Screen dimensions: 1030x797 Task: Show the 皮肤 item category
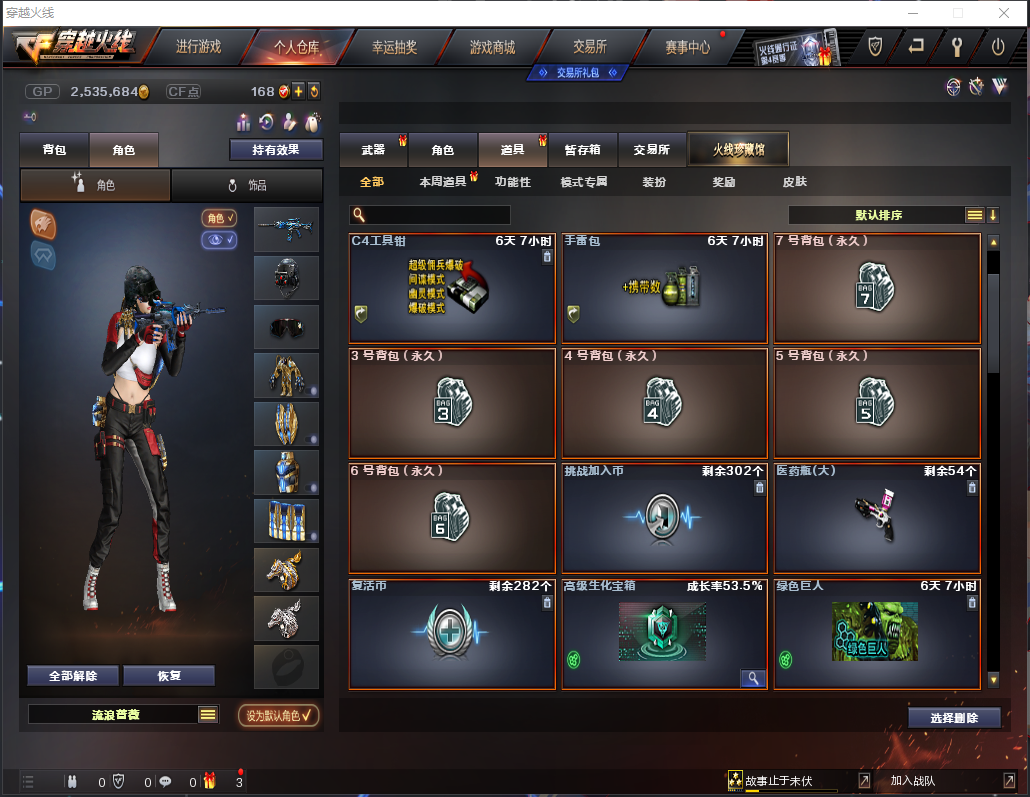[794, 182]
